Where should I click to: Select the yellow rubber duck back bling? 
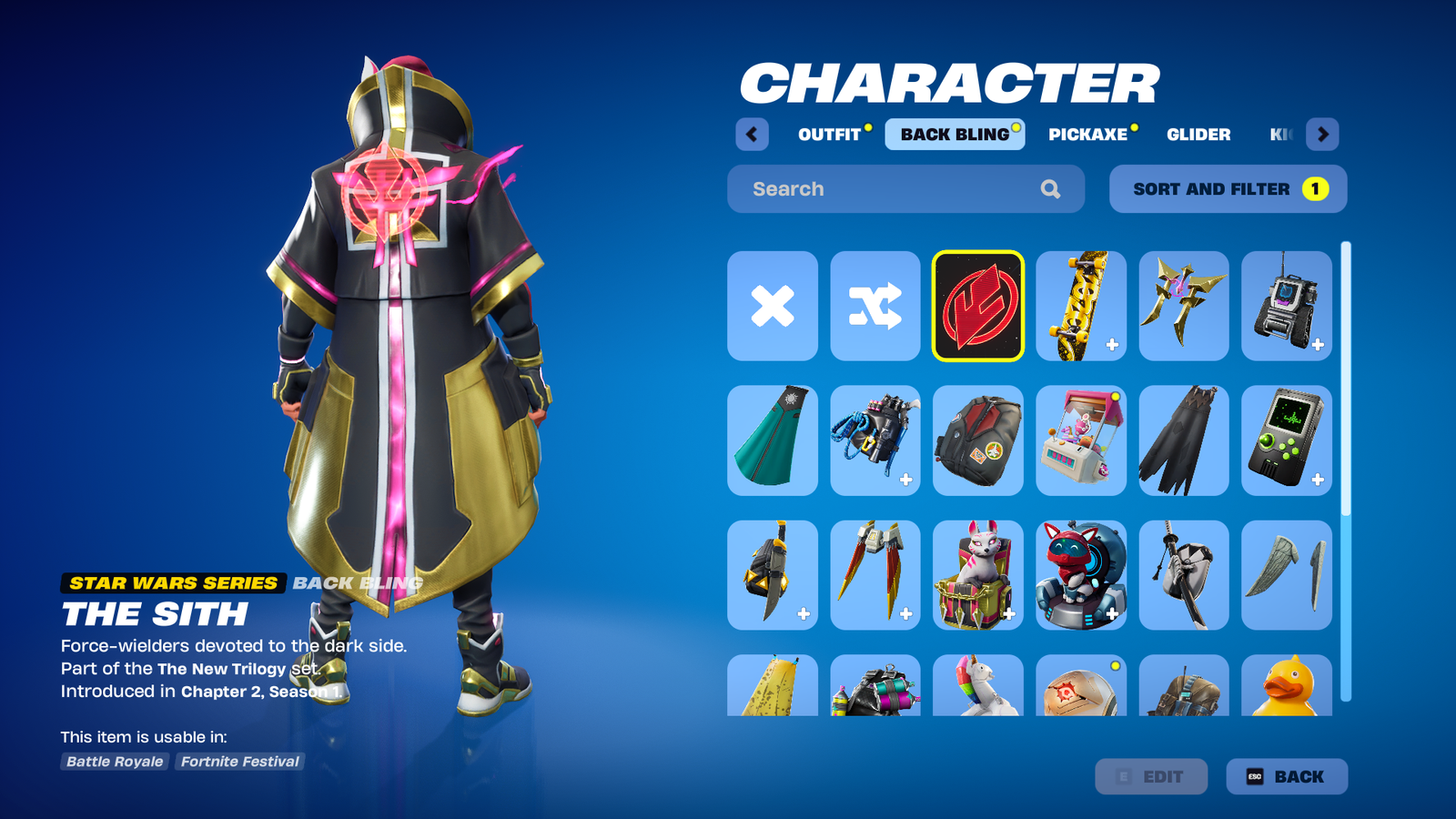click(1286, 686)
